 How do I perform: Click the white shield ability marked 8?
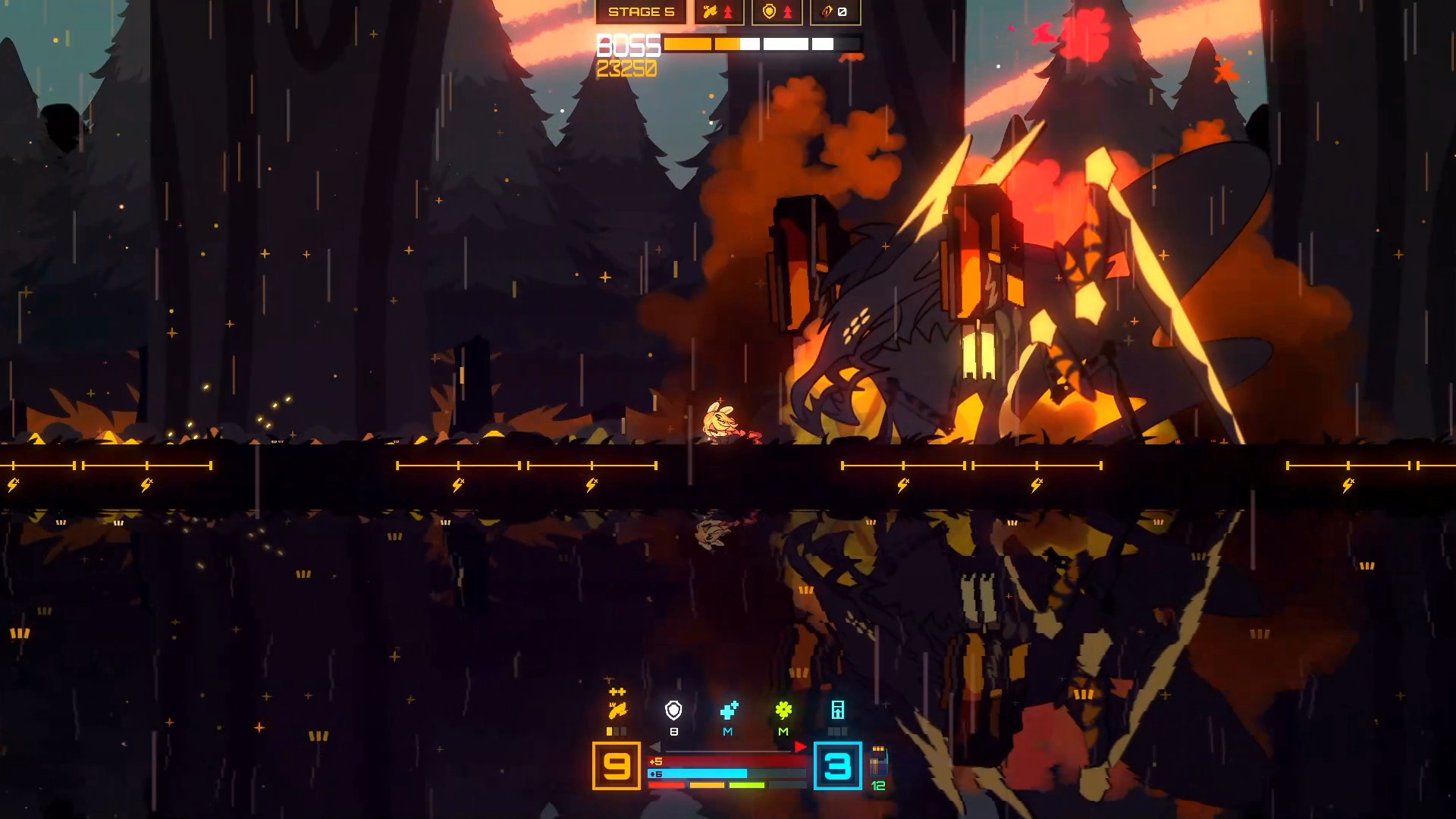(673, 709)
